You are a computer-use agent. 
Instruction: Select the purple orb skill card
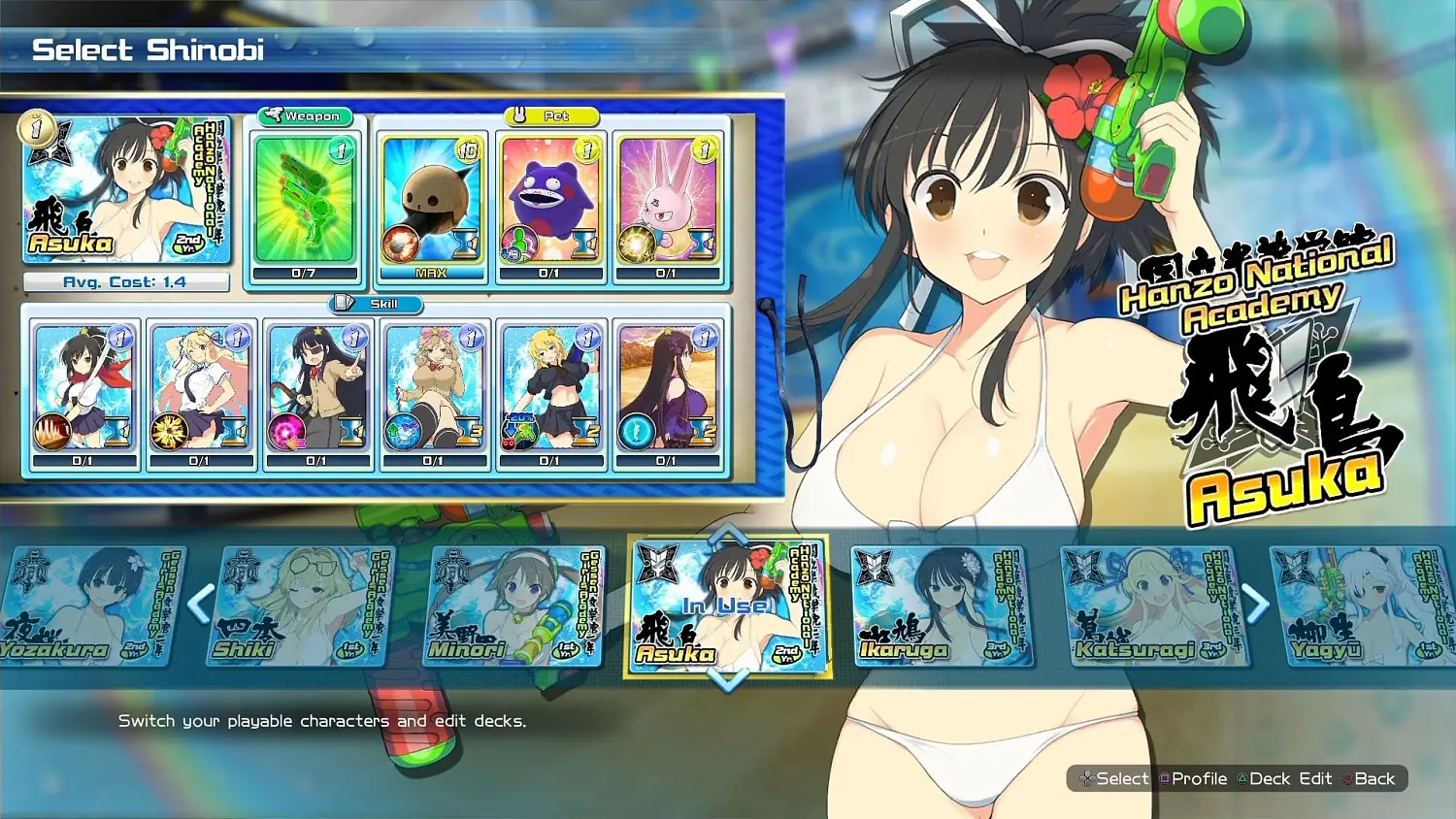(317, 388)
